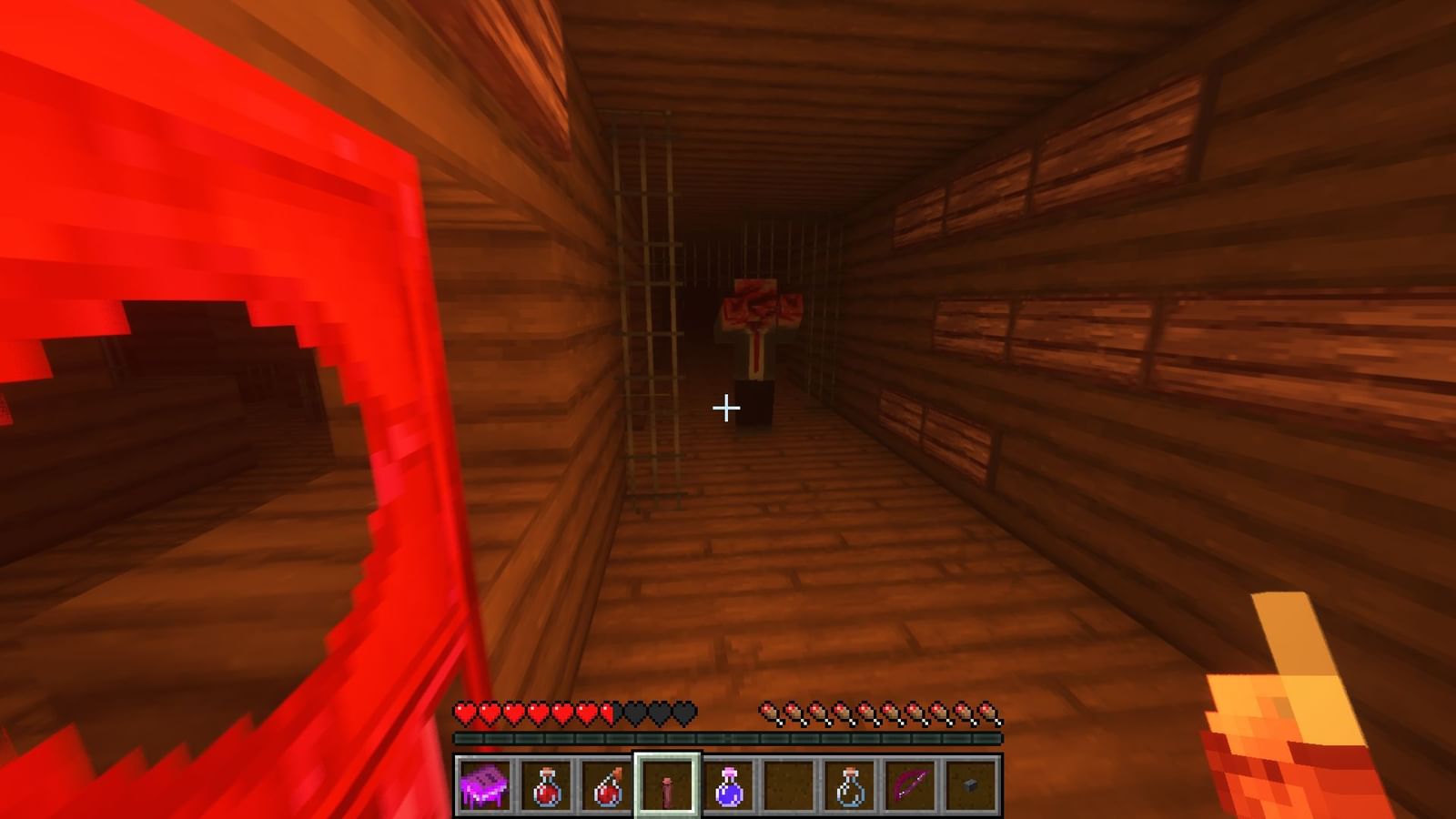Click the crosshair at screen center

click(726, 409)
